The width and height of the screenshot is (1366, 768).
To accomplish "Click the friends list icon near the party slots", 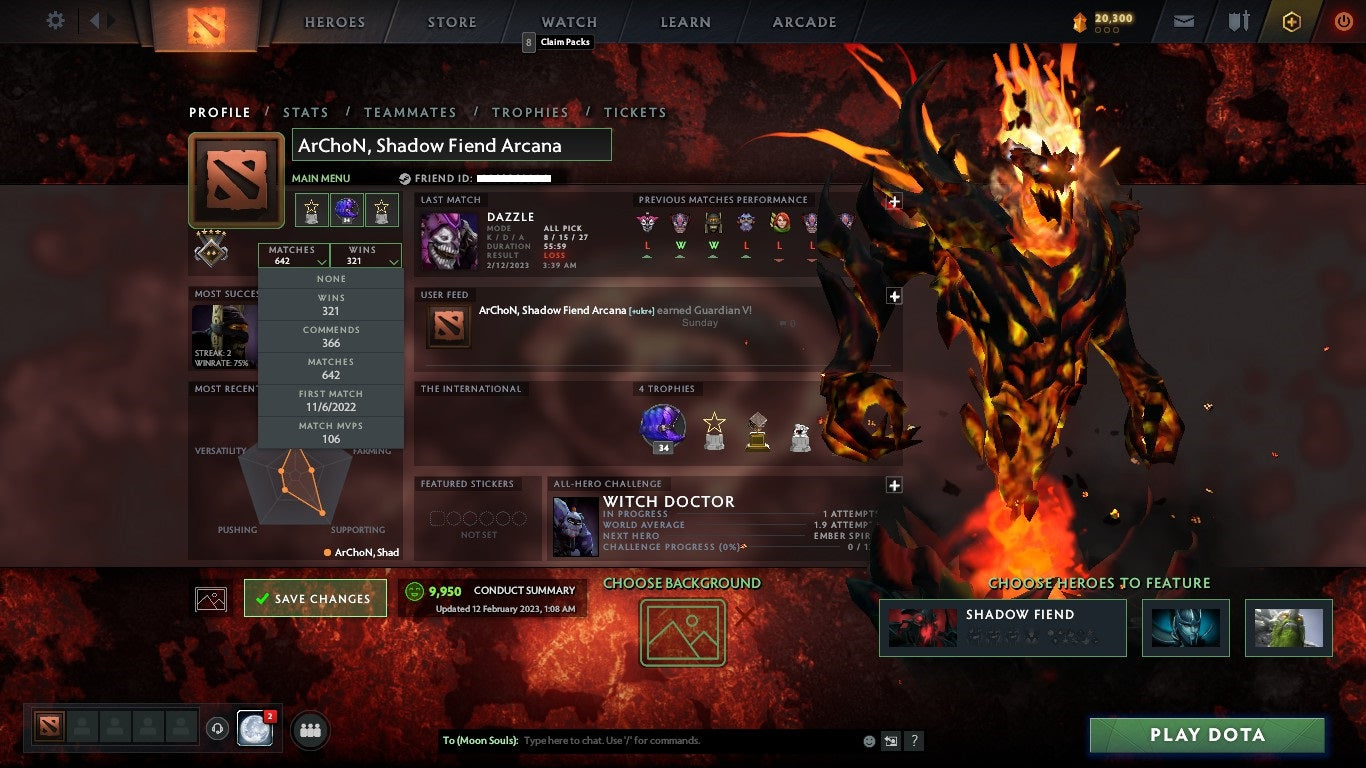I will click(x=308, y=731).
